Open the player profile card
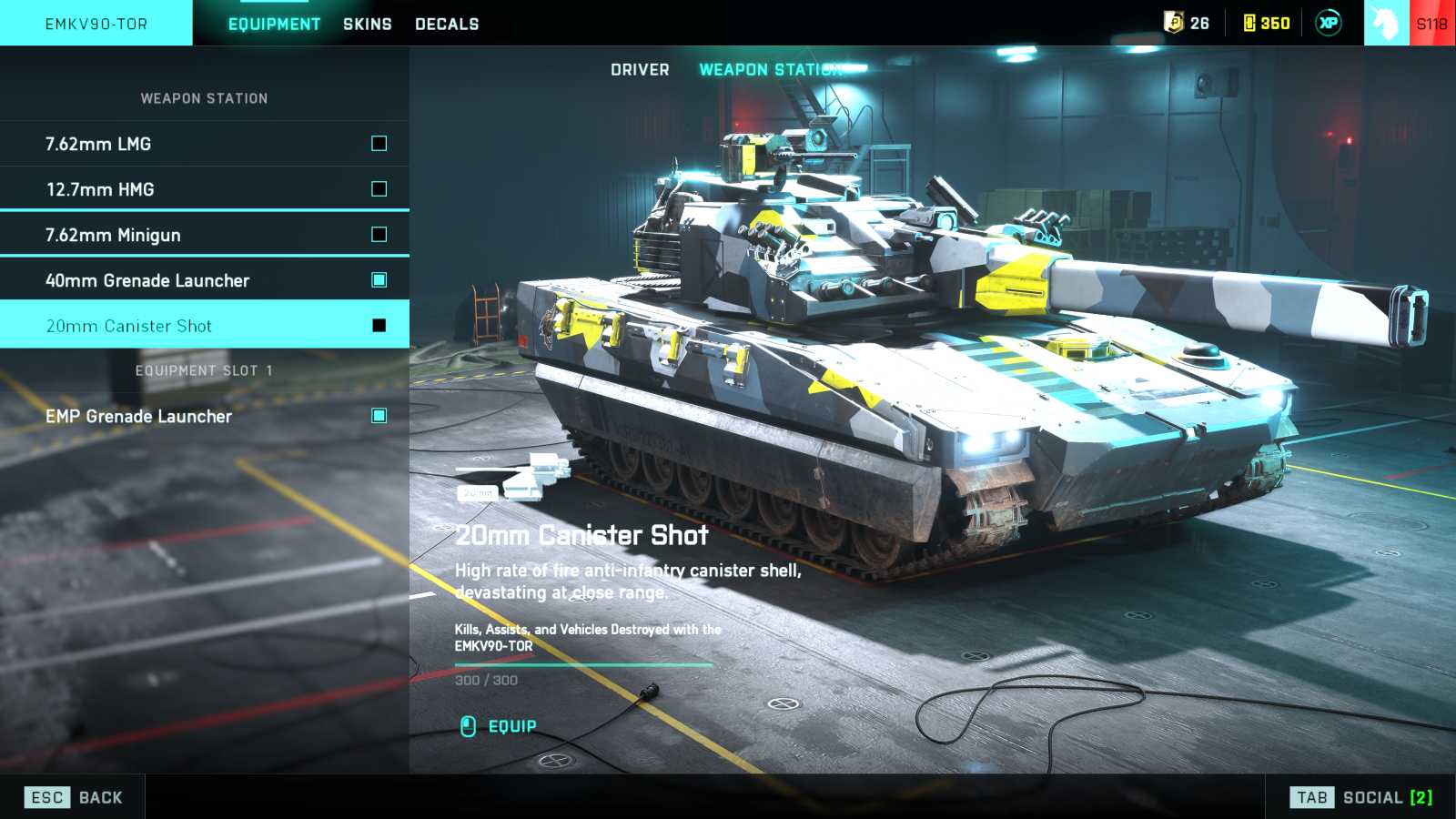The width and height of the screenshot is (1456, 819). coord(1409,23)
